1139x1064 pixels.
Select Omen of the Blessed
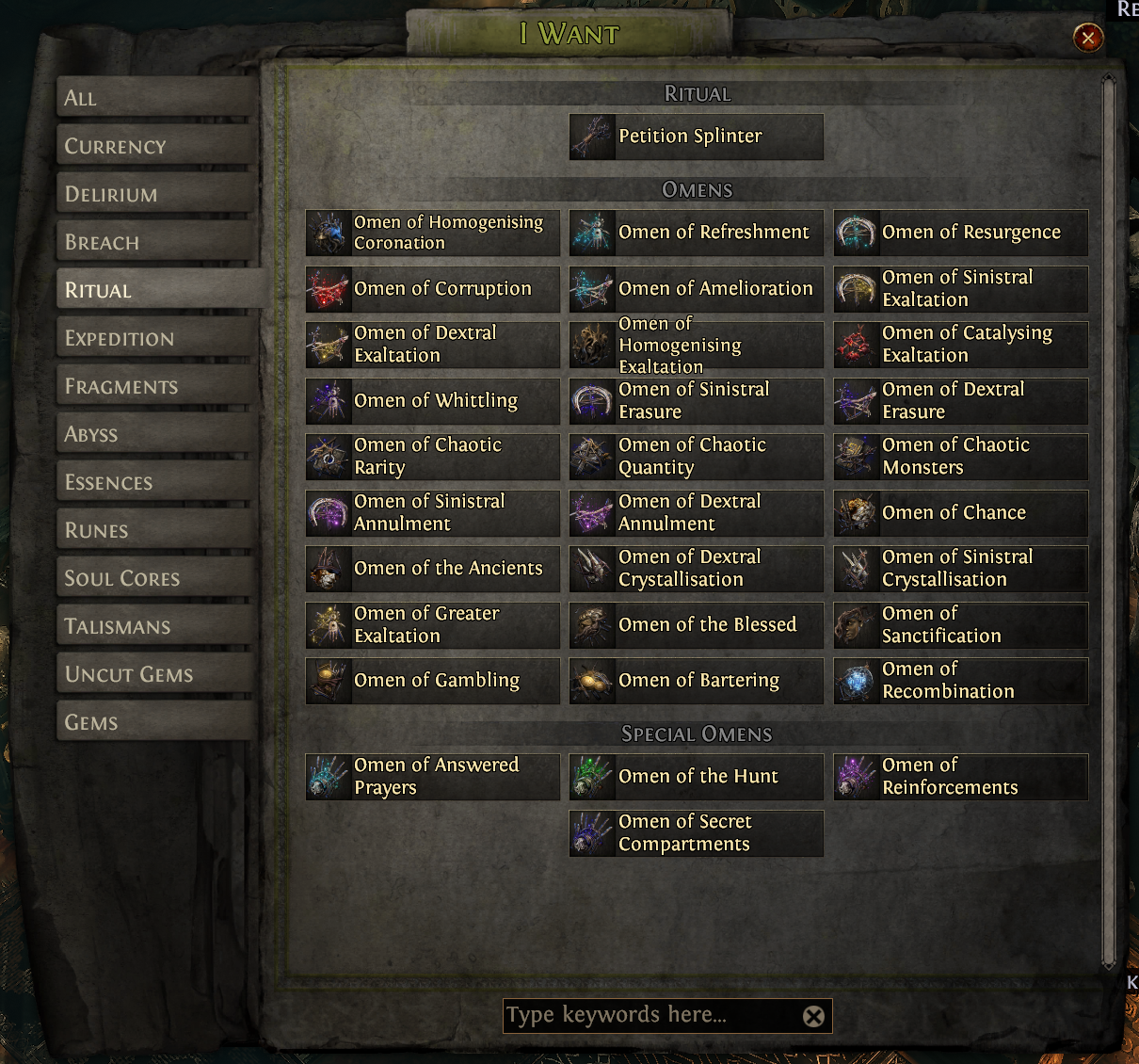click(x=696, y=625)
